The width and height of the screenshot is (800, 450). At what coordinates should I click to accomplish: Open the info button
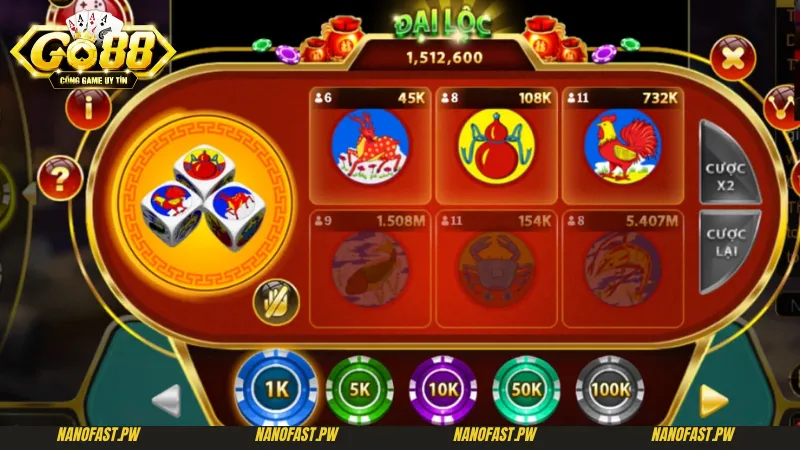point(89,108)
